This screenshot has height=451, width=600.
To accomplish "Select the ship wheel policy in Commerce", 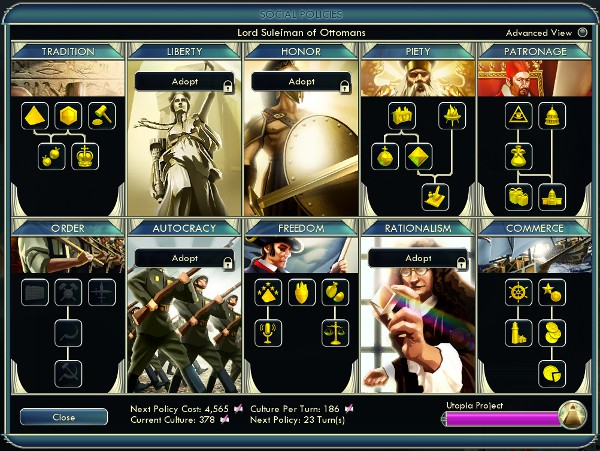I will click(519, 292).
